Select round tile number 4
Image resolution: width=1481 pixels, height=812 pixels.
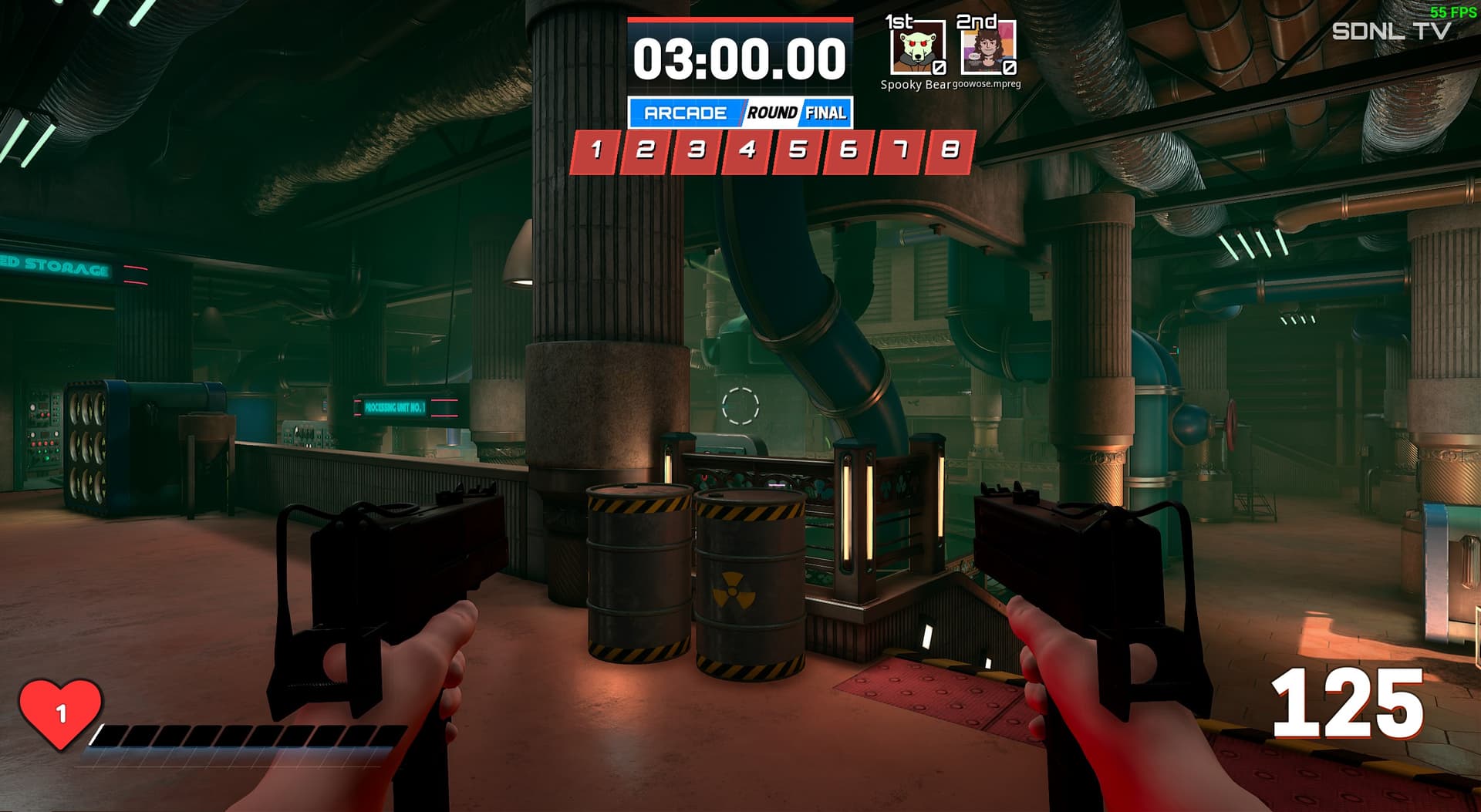747,151
